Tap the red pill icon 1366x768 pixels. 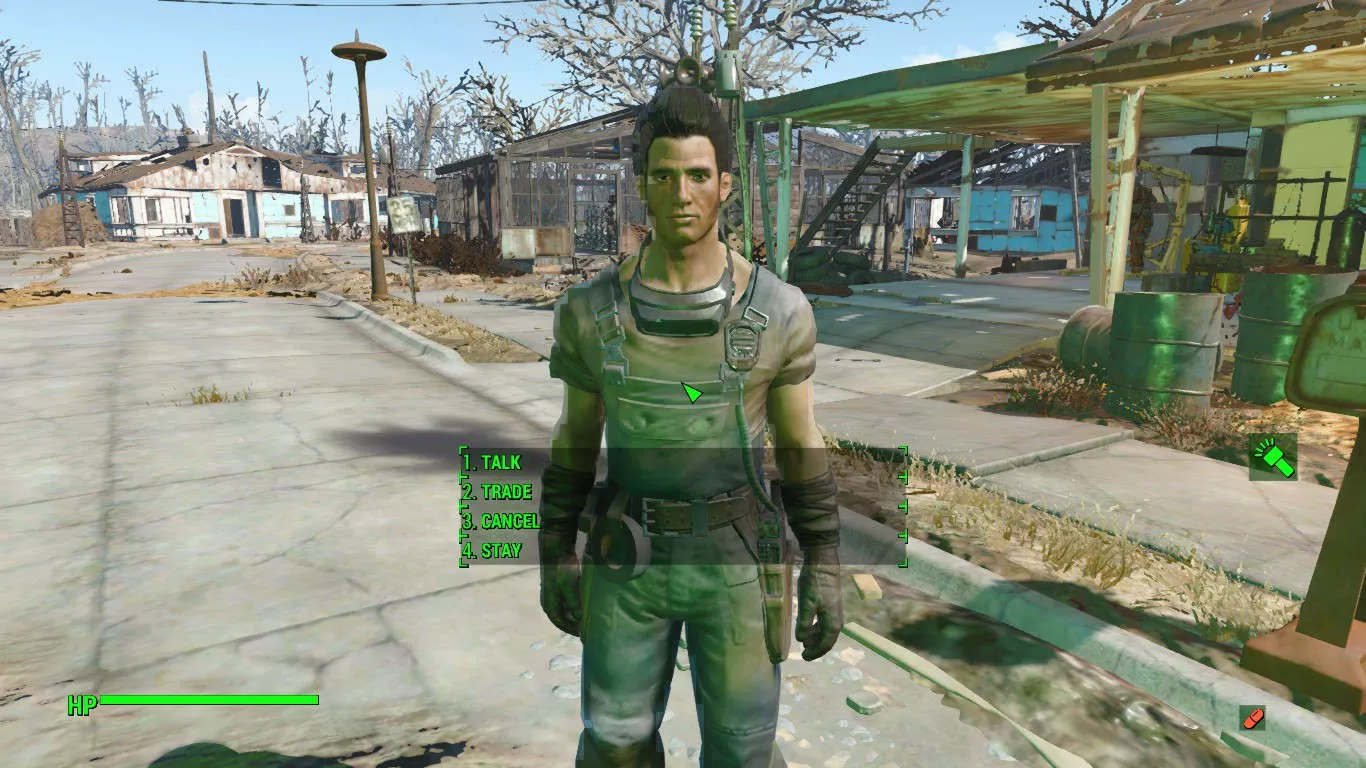point(1251,717)
